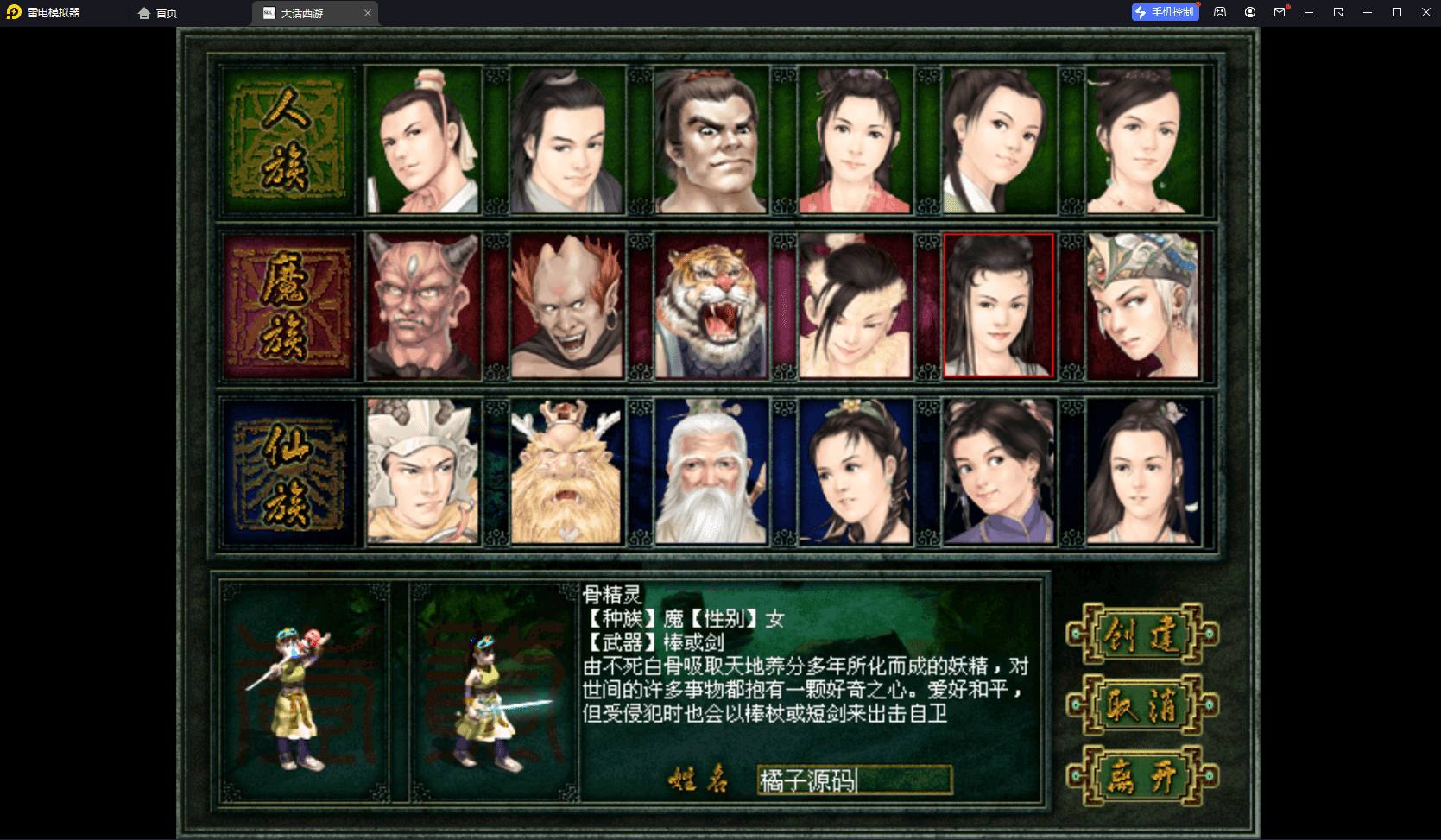The width and height of the screenshot is (1441, 840).
Task: Open the keyboard mapping gamepad icon
Action: (x=1220, y=12)
